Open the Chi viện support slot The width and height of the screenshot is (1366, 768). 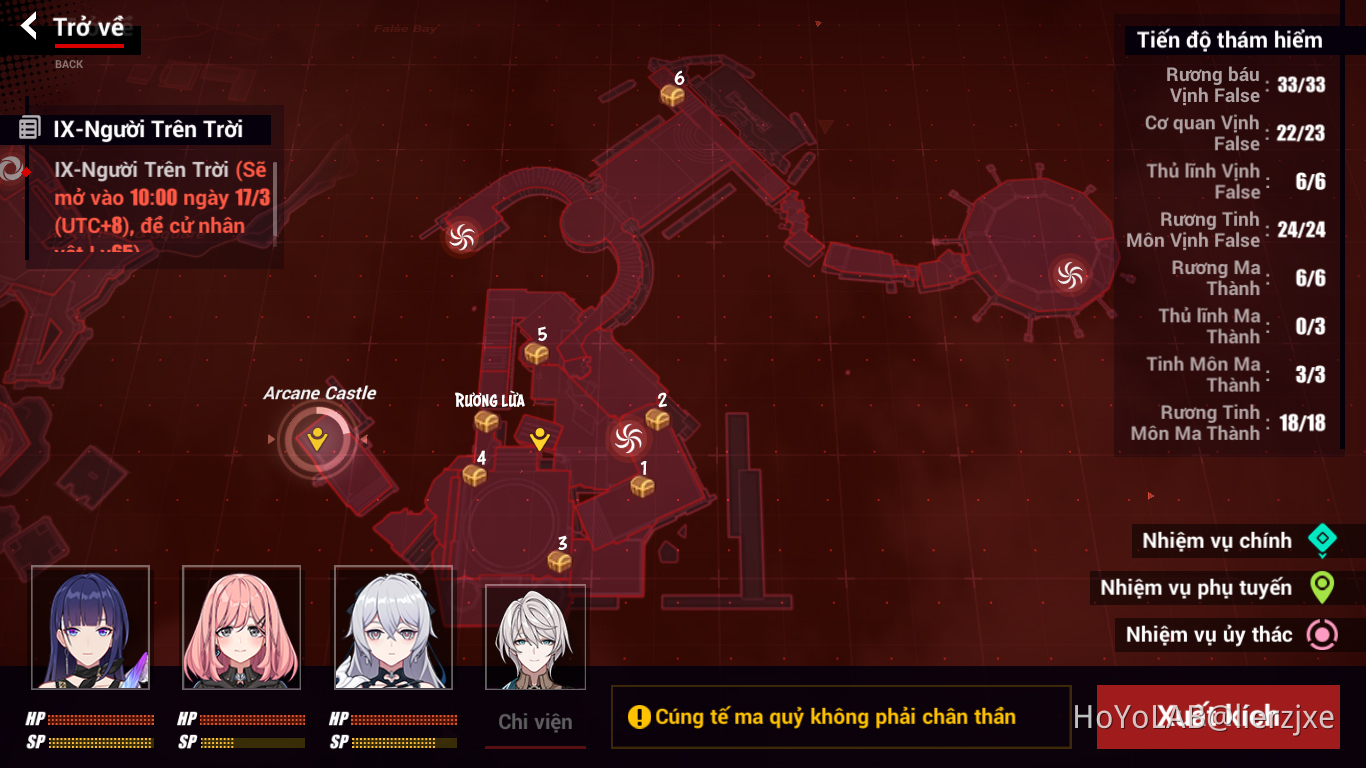point(535,636)
